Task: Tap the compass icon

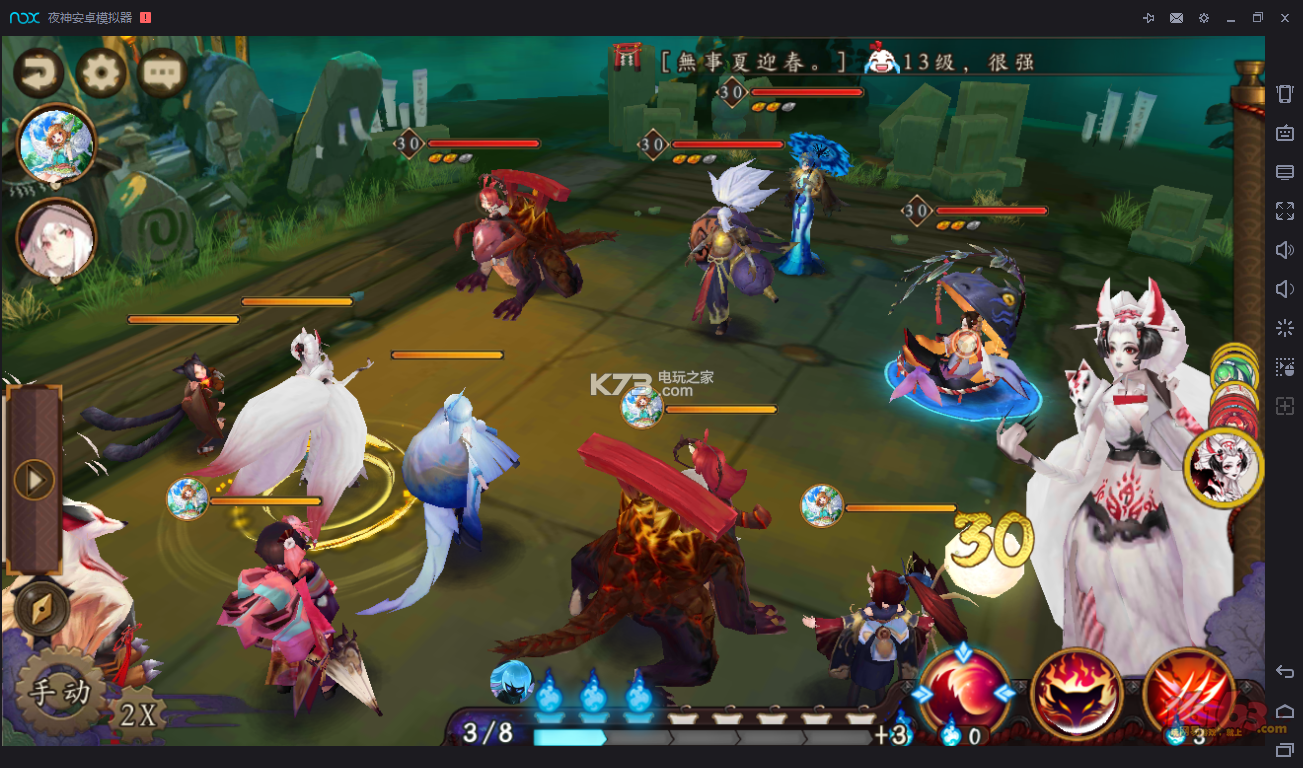Action: click(x=41, y=609)
